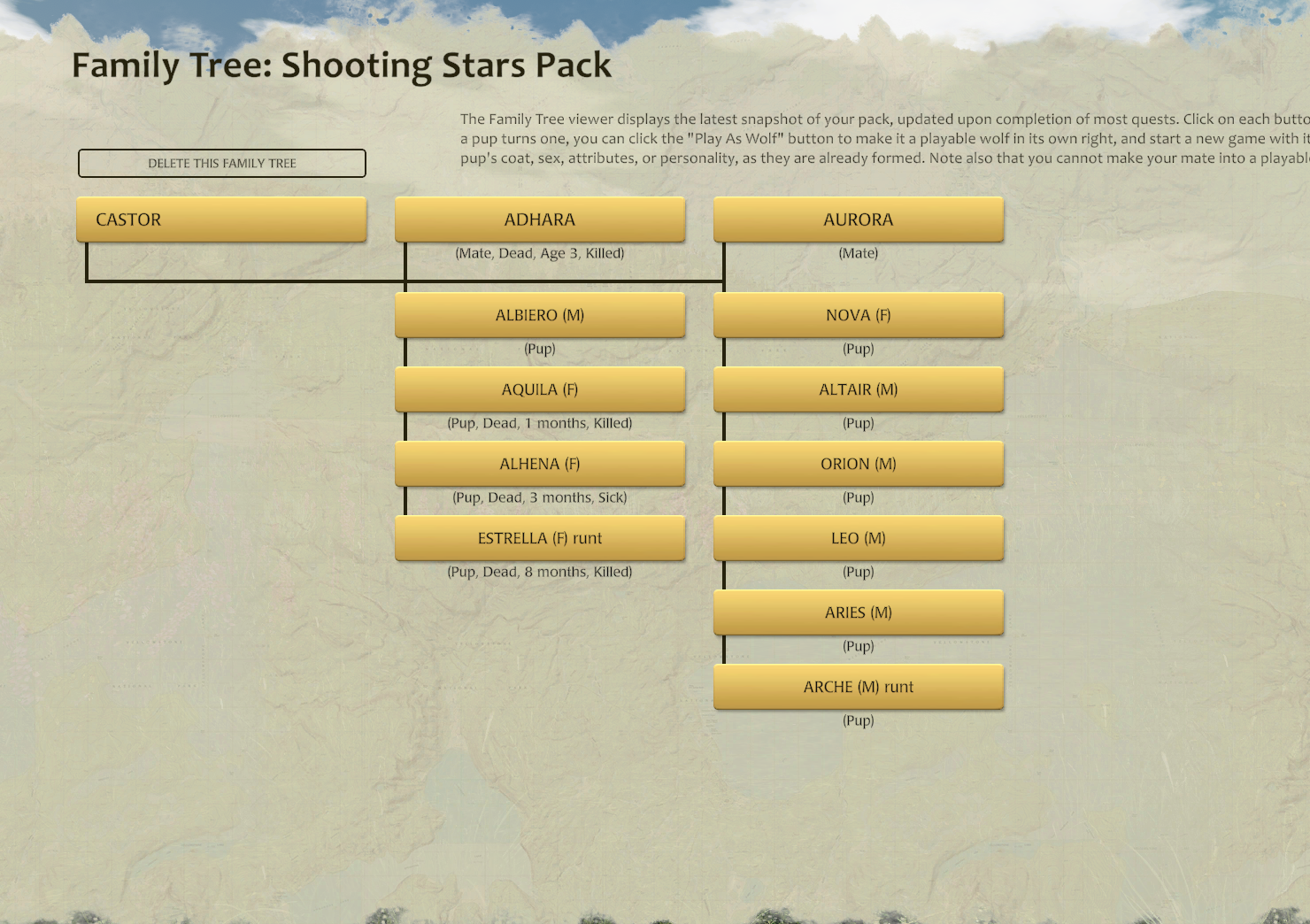The width and height of the screenshot is (1310, 924).
Task: Open ARCHE the runt's button
Action: [859, 687]
